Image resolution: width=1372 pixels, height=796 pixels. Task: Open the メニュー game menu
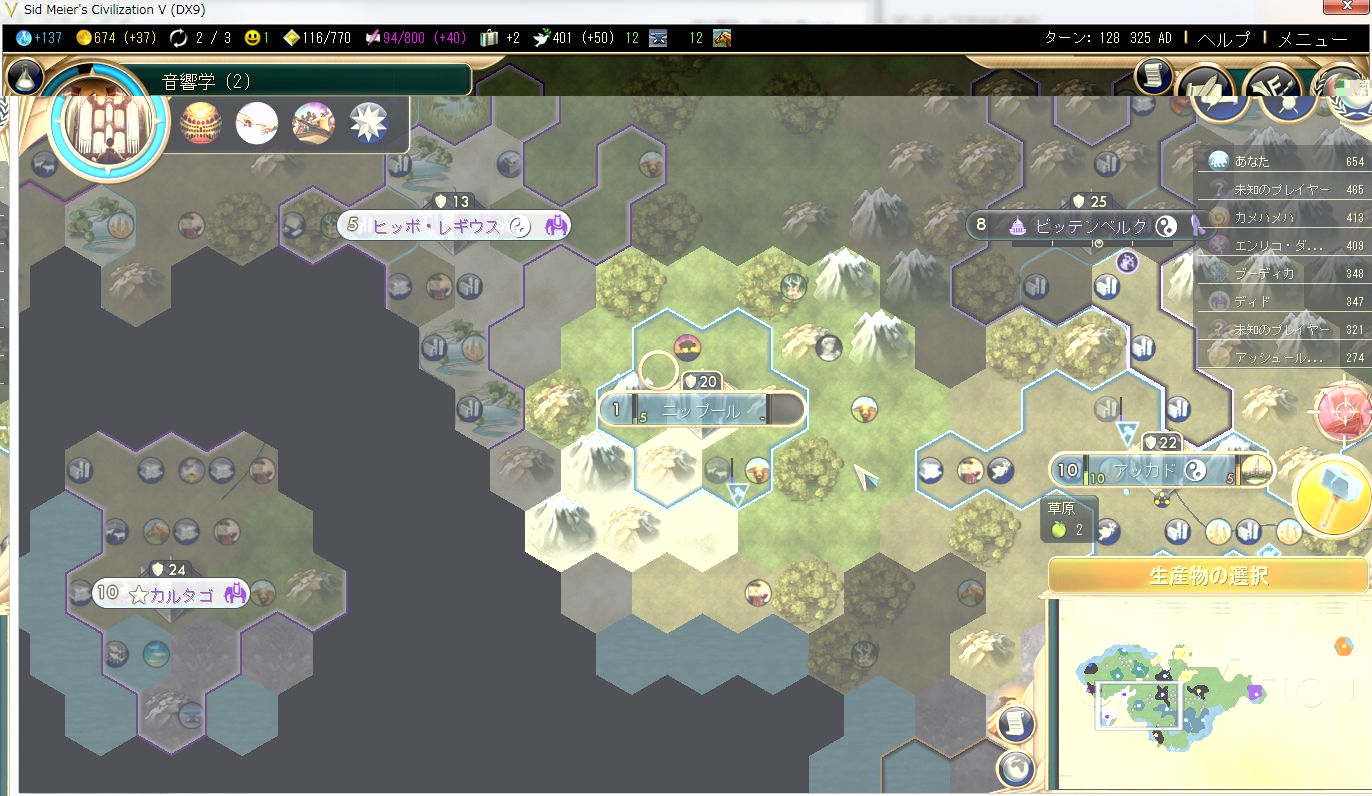click(1312, 39)
